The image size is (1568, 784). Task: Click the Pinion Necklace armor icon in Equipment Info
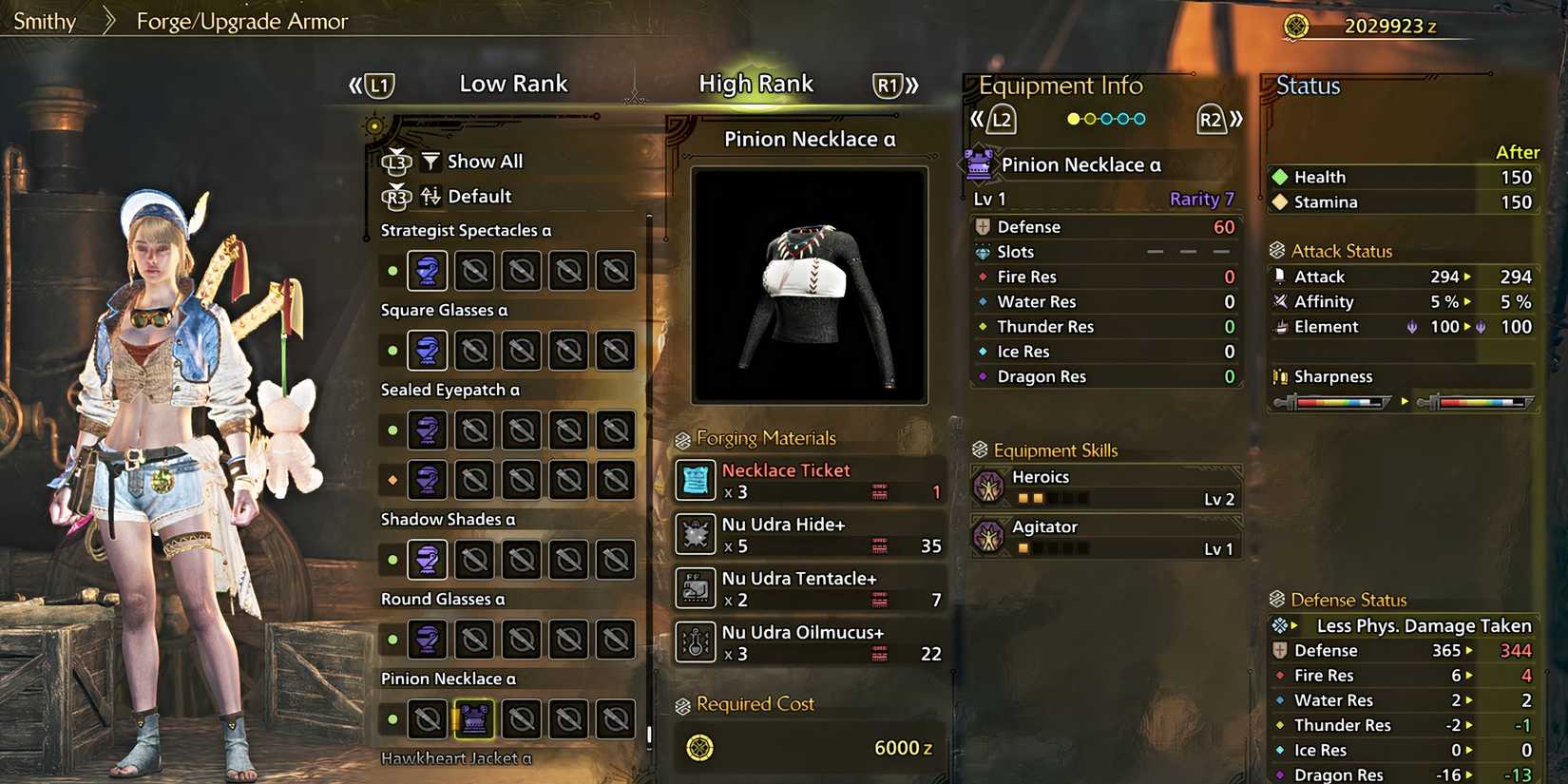coord(980,163)
